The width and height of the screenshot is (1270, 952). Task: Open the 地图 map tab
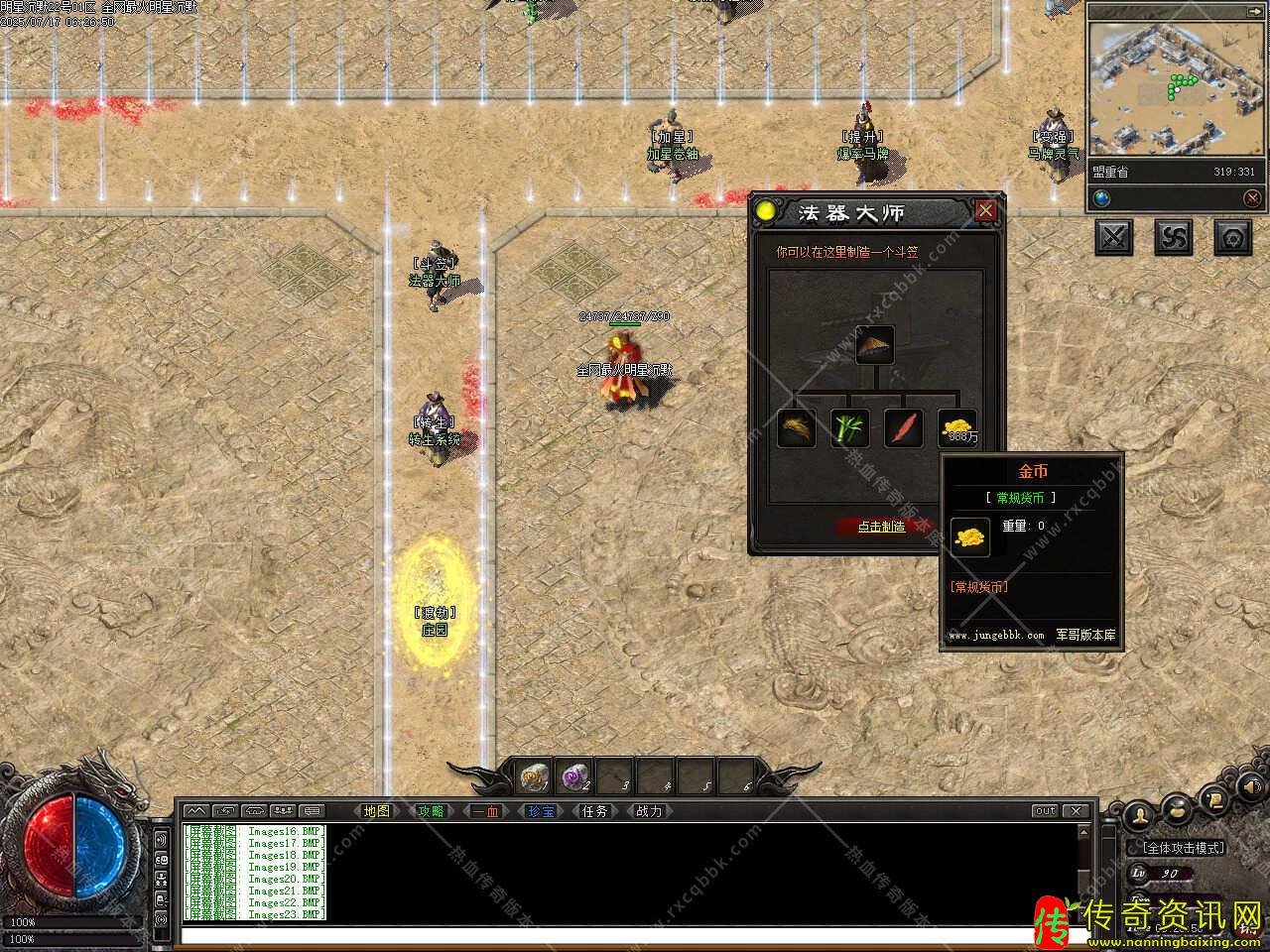[x=377, y=811]
